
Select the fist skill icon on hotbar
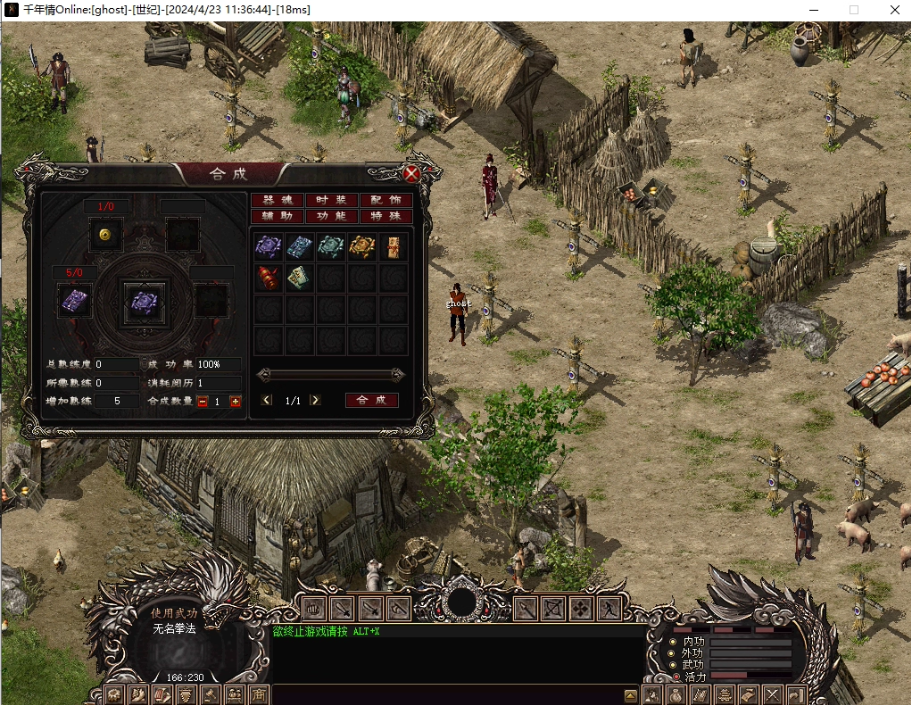pos(314,608)
